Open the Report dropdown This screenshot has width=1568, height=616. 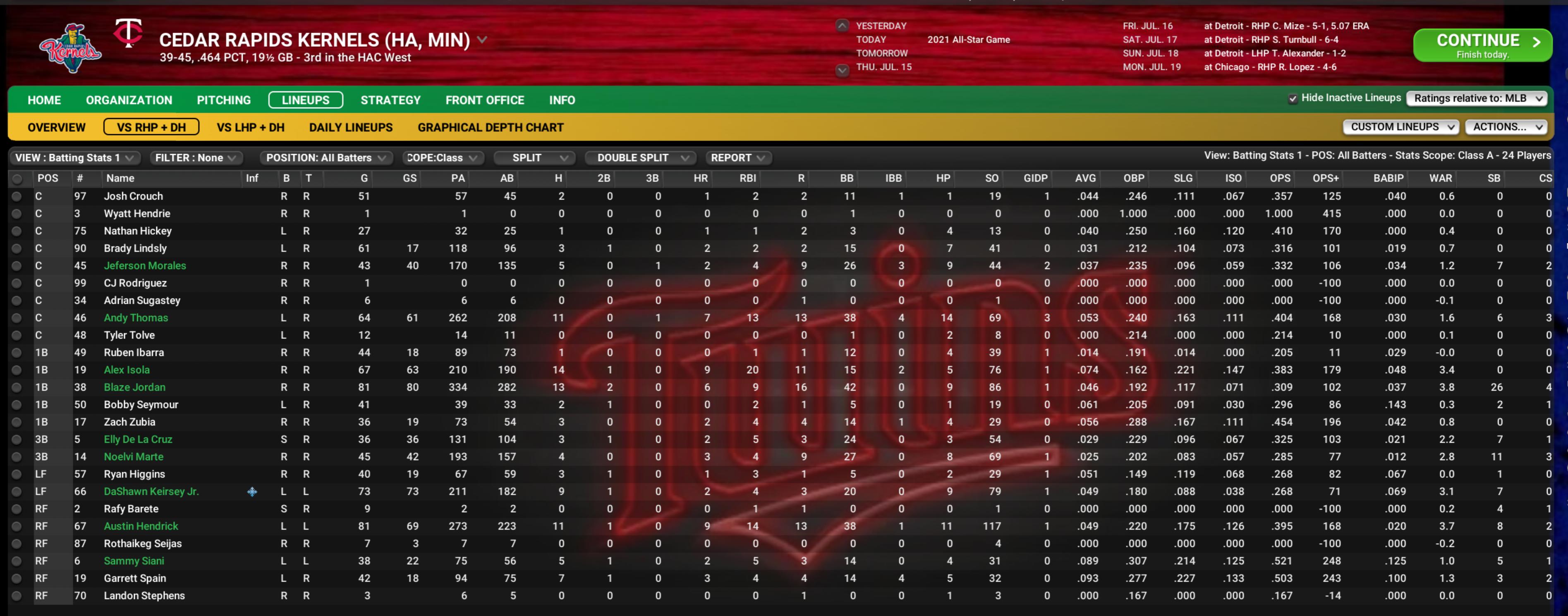737,158
